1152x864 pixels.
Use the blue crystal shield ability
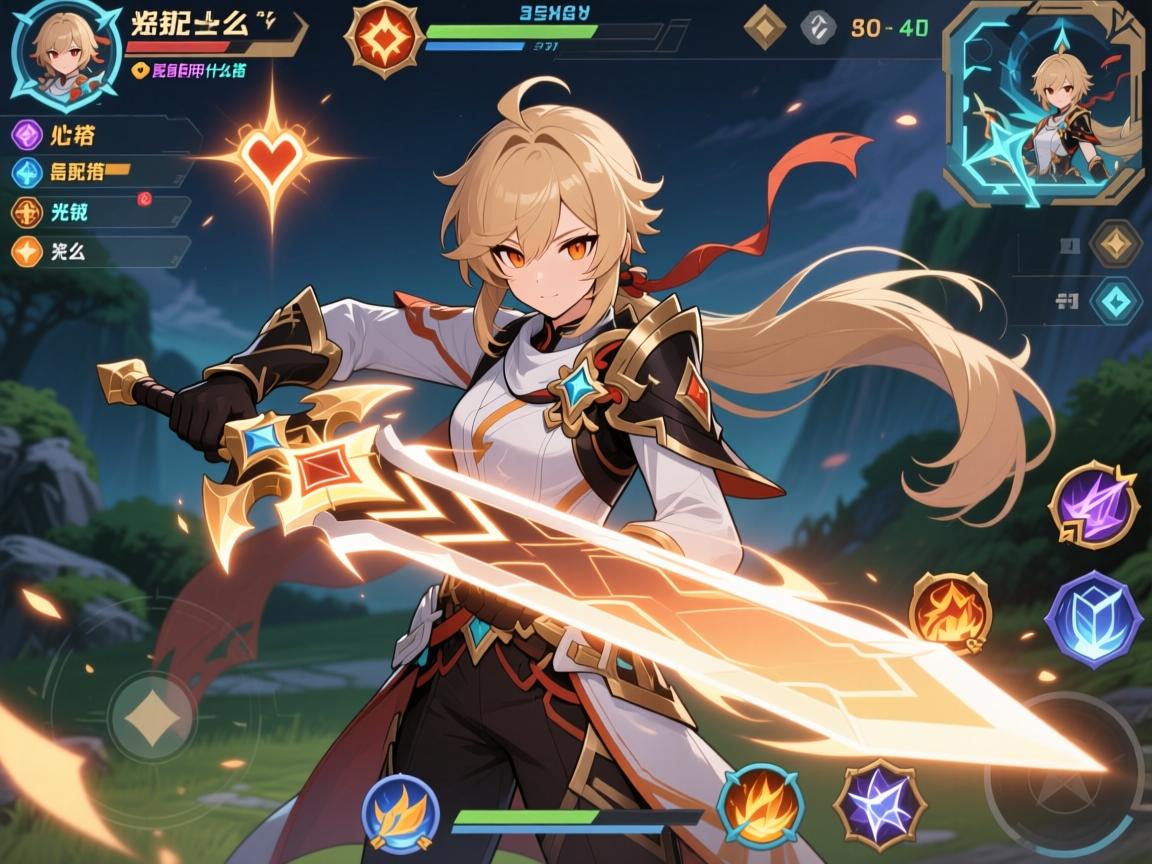click(1093, 620)
